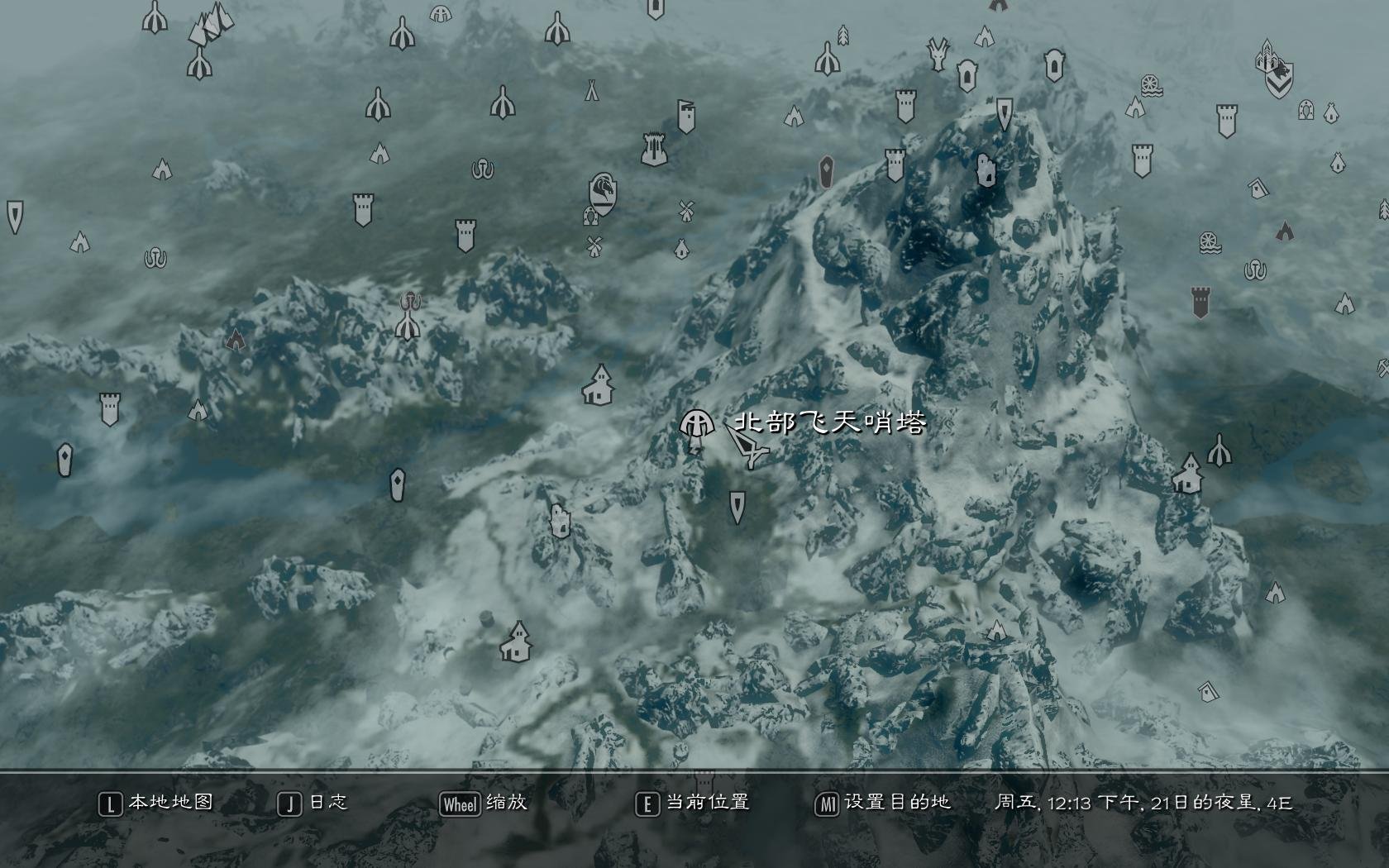Choose the dragon head lair marker
Viewport: 1389px width, 868px height.
[x=938, y=54]
